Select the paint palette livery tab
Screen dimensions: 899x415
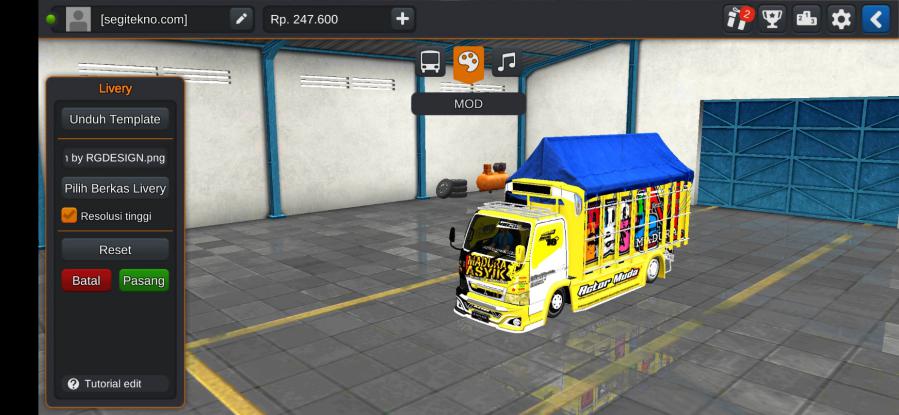[x=468, y=62]
